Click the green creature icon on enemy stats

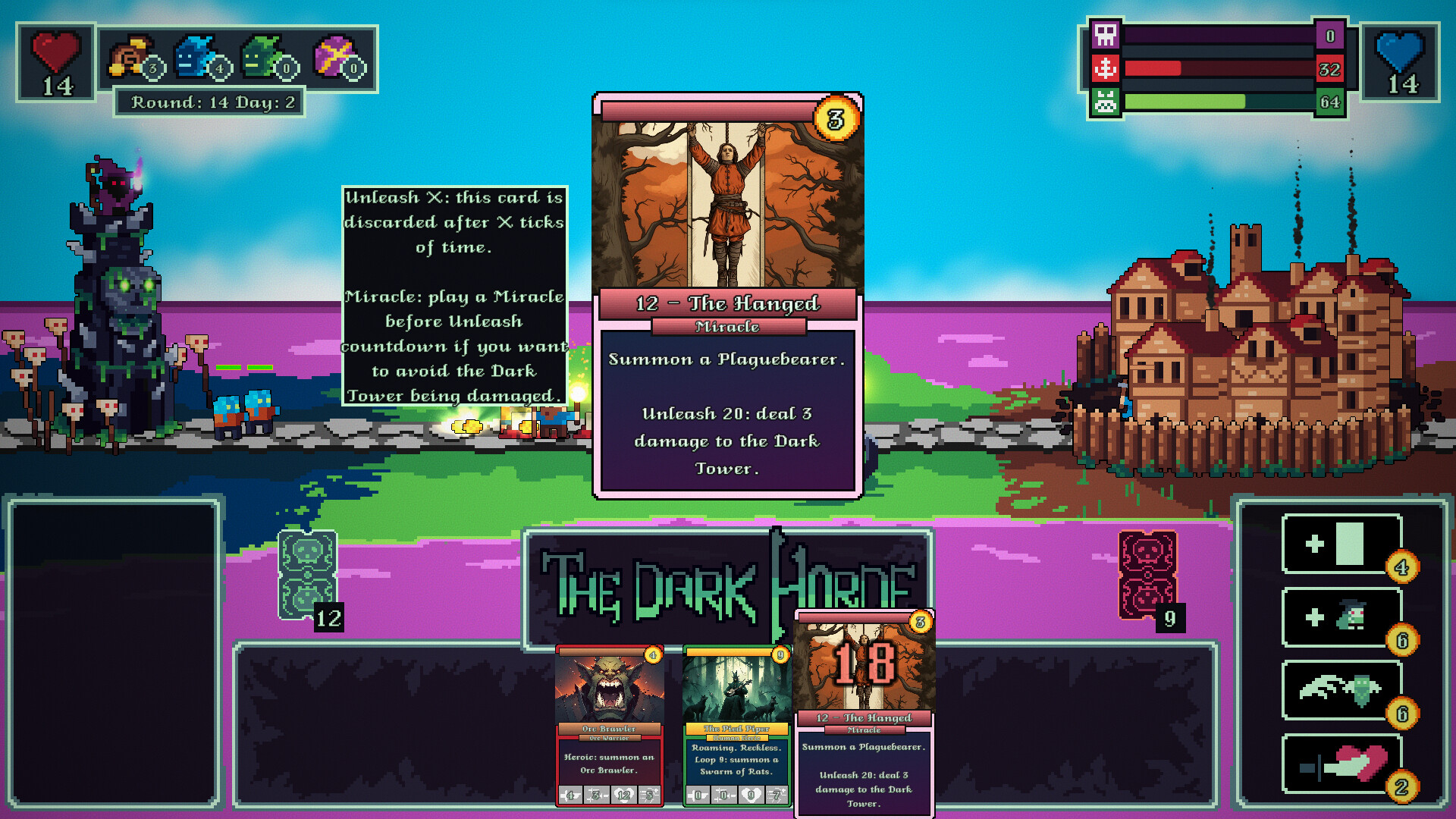click(1106, 101)
